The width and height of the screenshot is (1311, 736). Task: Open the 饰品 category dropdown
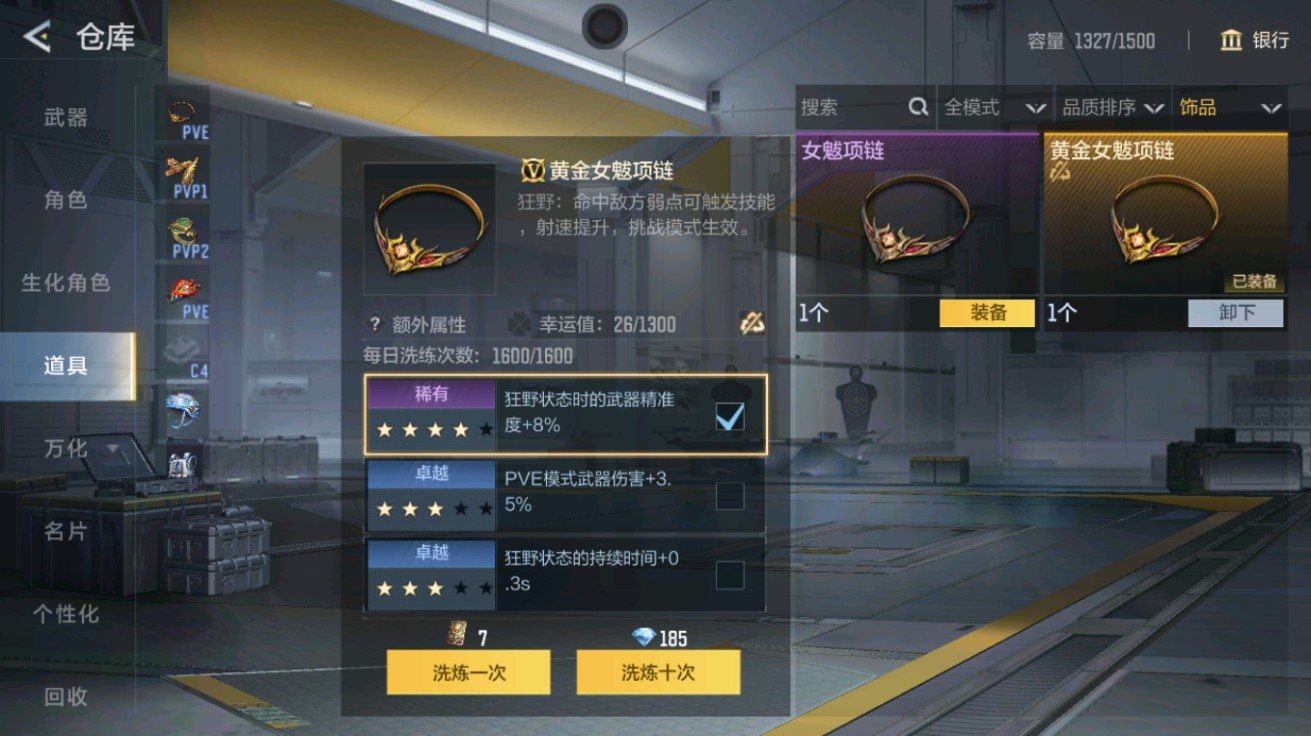1225,107
